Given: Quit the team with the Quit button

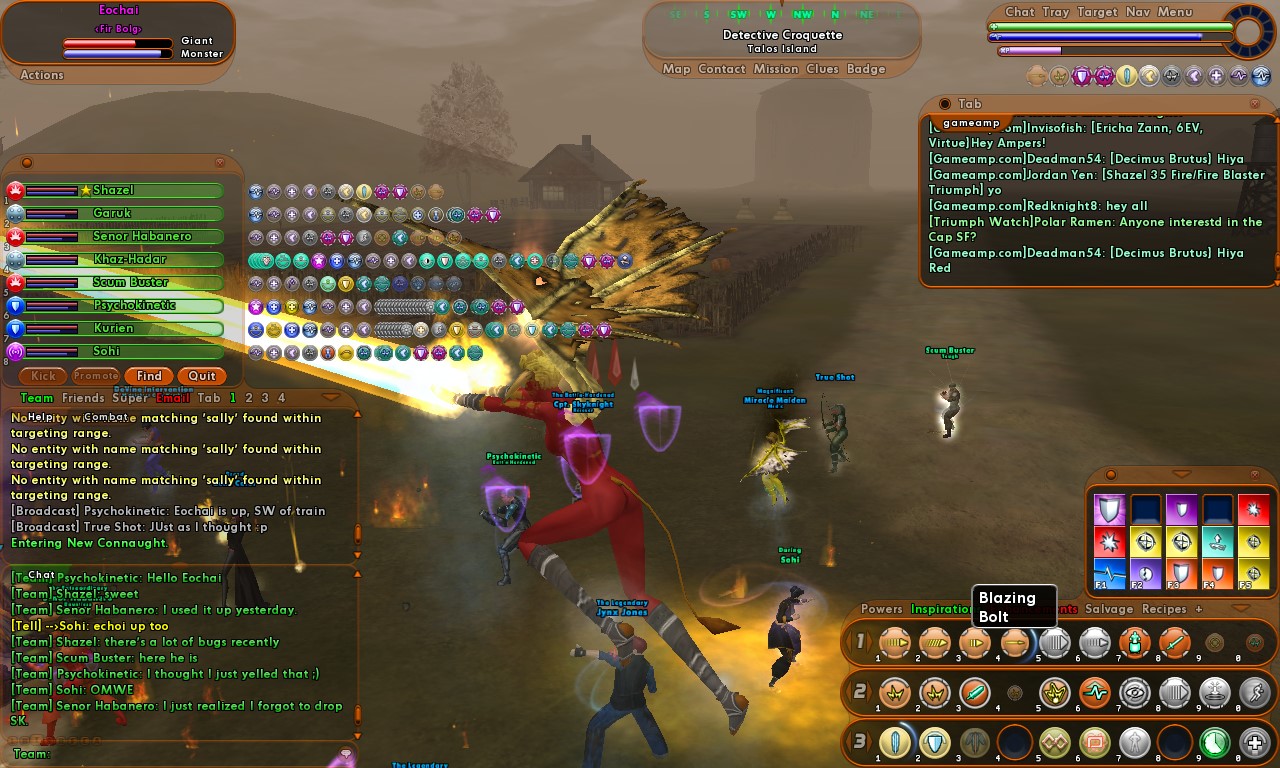Looking at the screenshot, I should coord(202,376).
